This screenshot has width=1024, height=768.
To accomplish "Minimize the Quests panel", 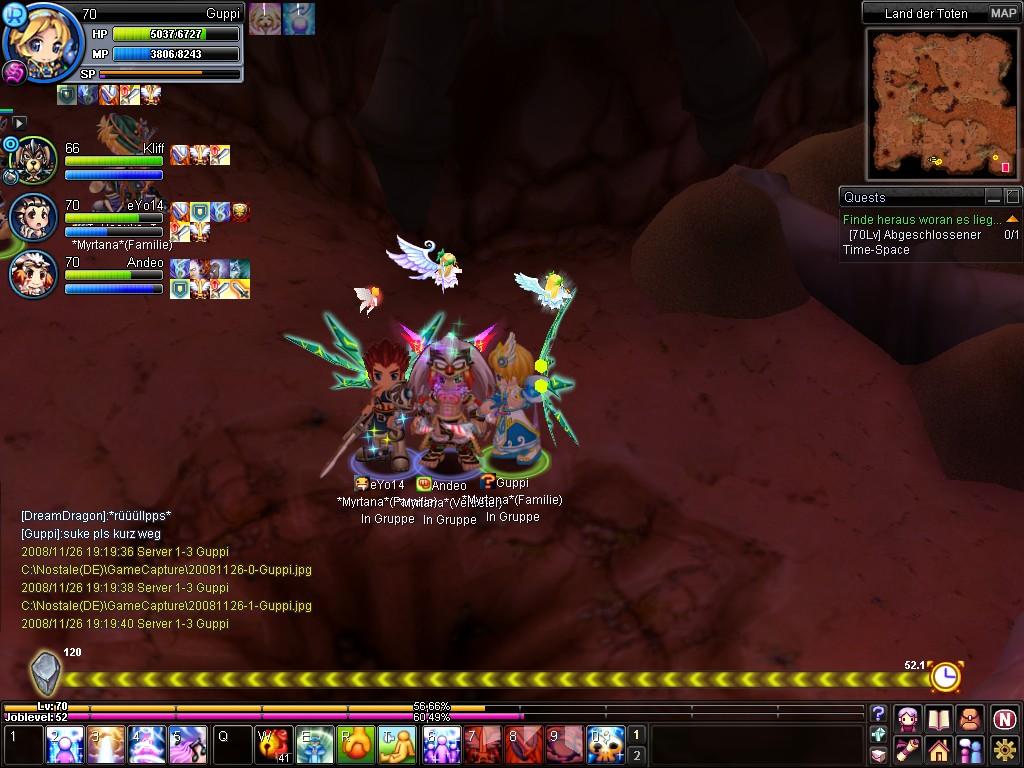I will pyautogui.click(x=993, y=197).
